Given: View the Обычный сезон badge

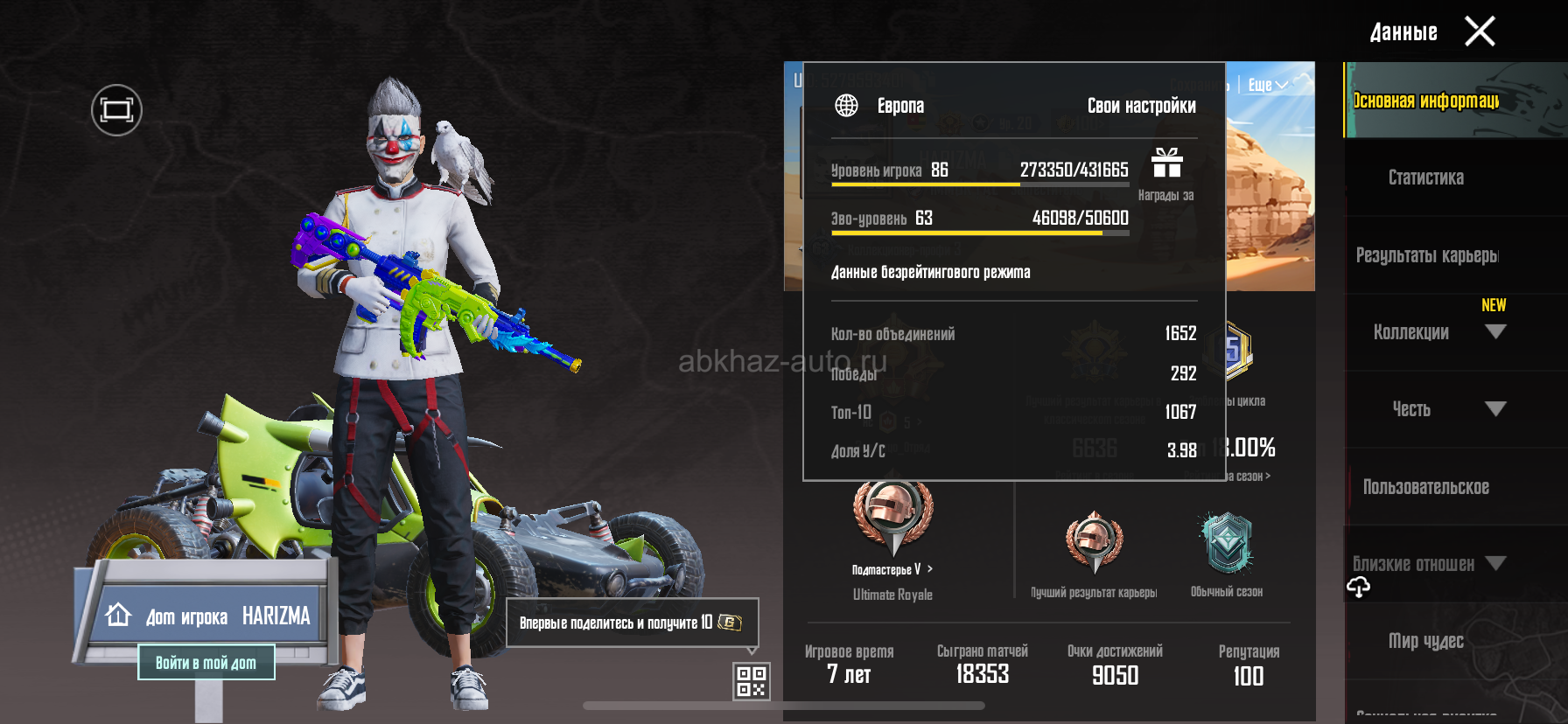Looking at the screenshot, I should [1227, 544].
